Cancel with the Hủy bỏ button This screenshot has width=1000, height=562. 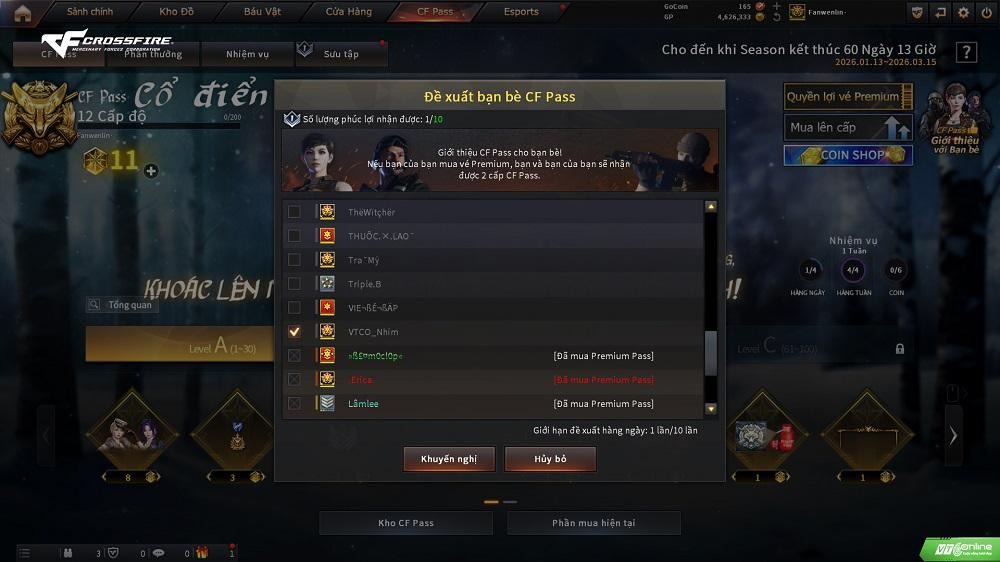[x=550, y=459]
